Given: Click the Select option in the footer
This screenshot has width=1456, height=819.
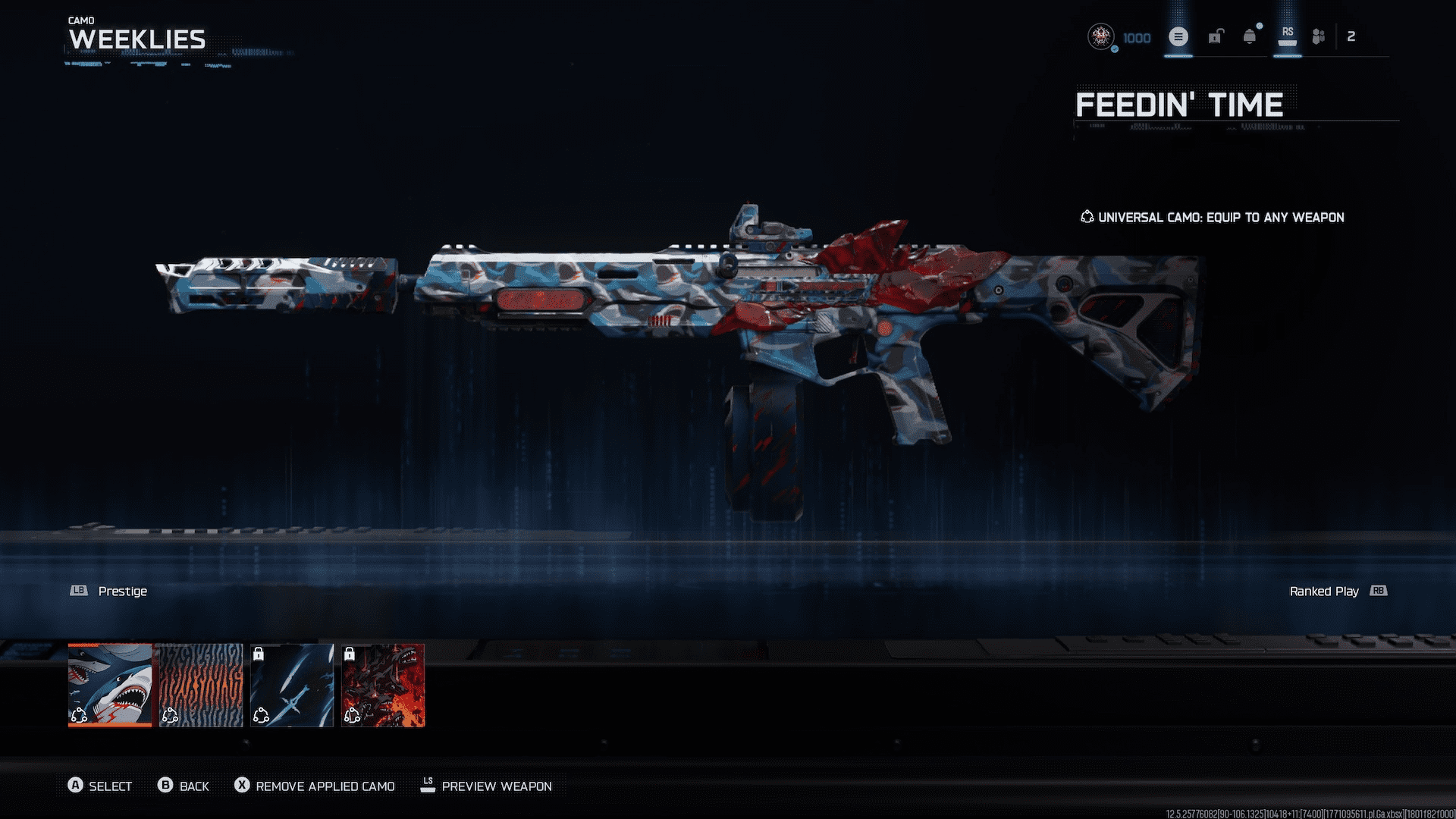Looking at the screenshot, I should 100,786.
